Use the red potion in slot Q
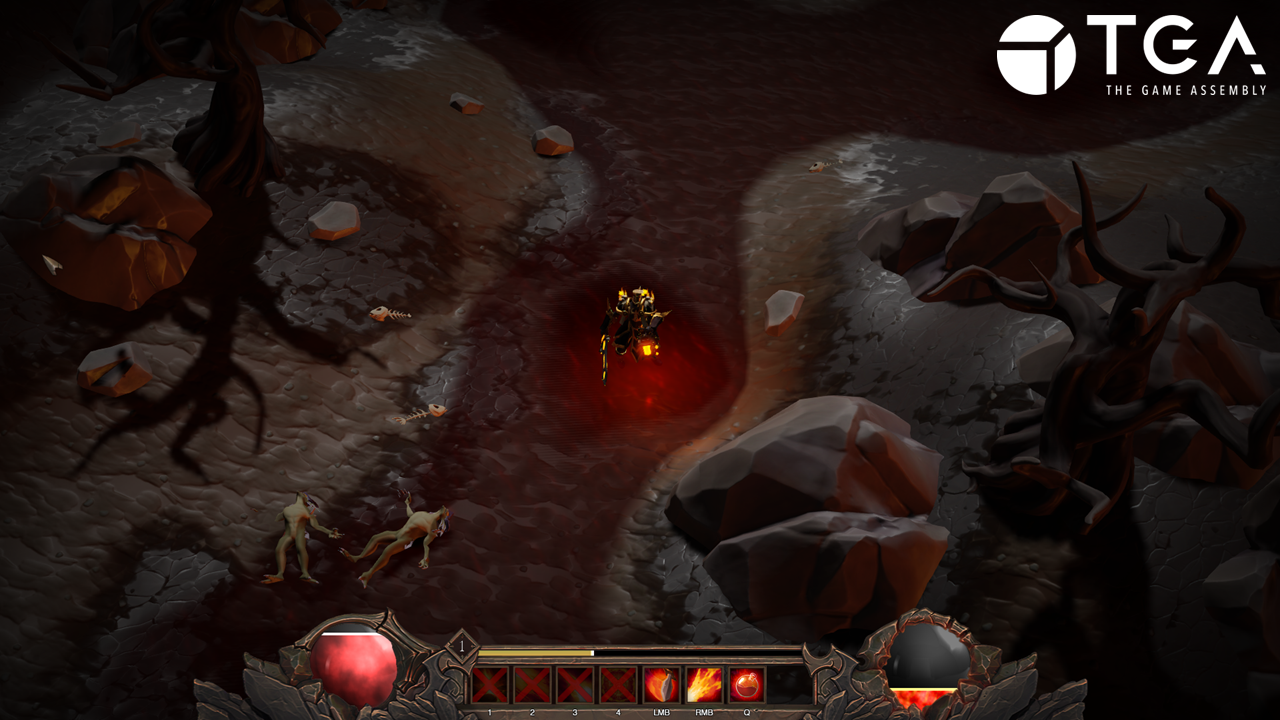1280x720 pixels. (747, 685)
